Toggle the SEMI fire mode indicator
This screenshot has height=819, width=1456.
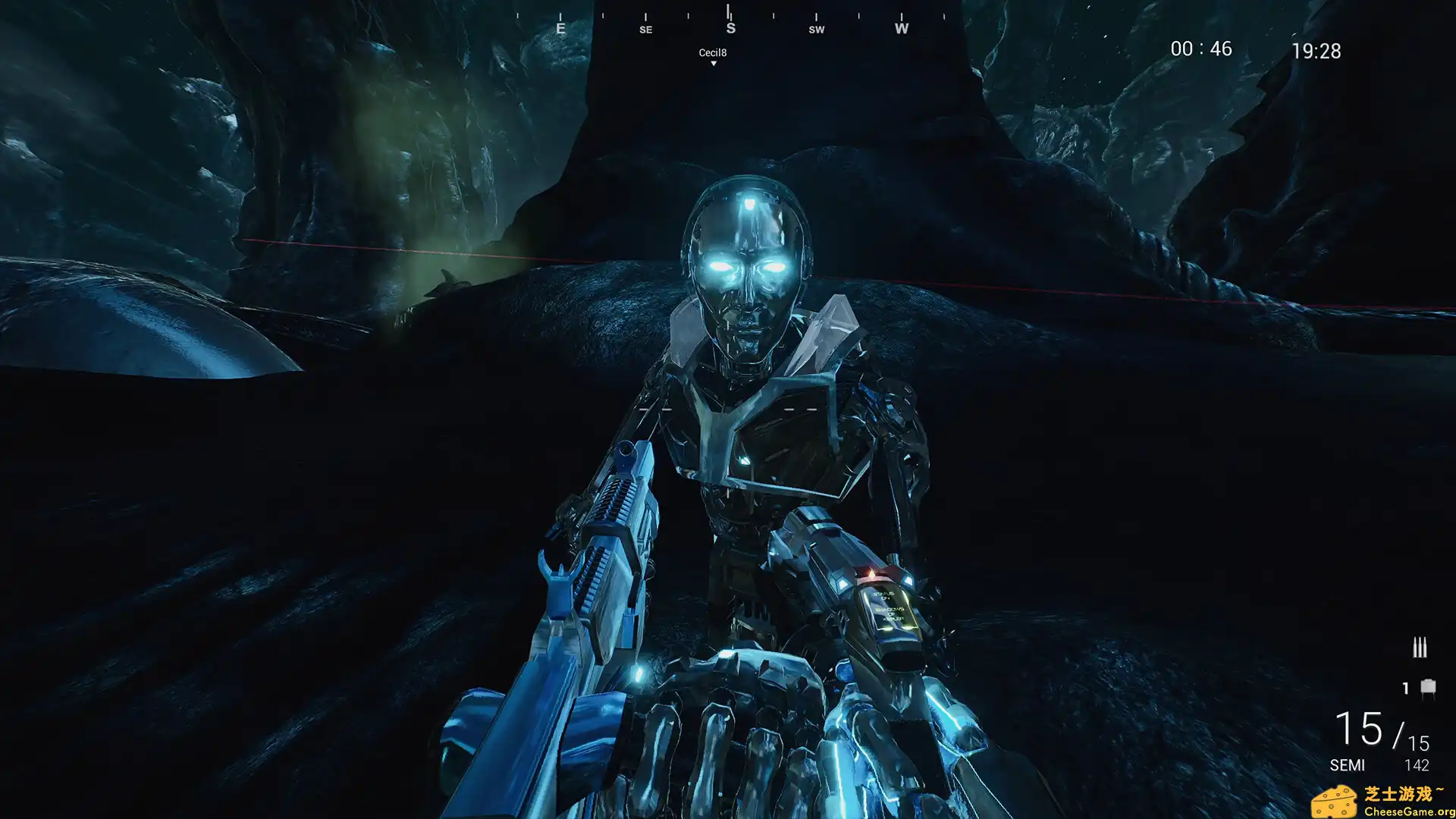[1347, 765]
